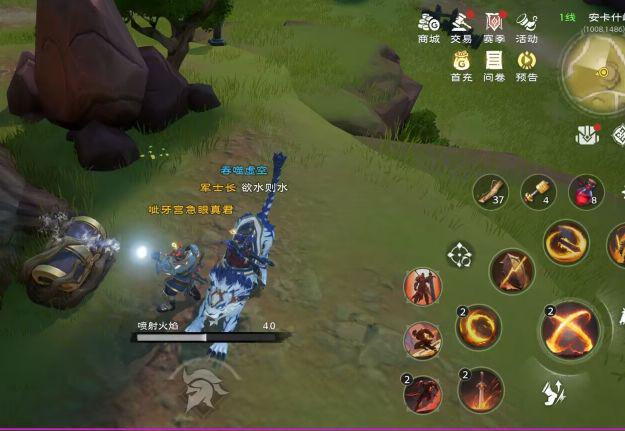Activate the winged boot dash button
This screenshot has width=625, height=431.
click(x=555, y=393)
